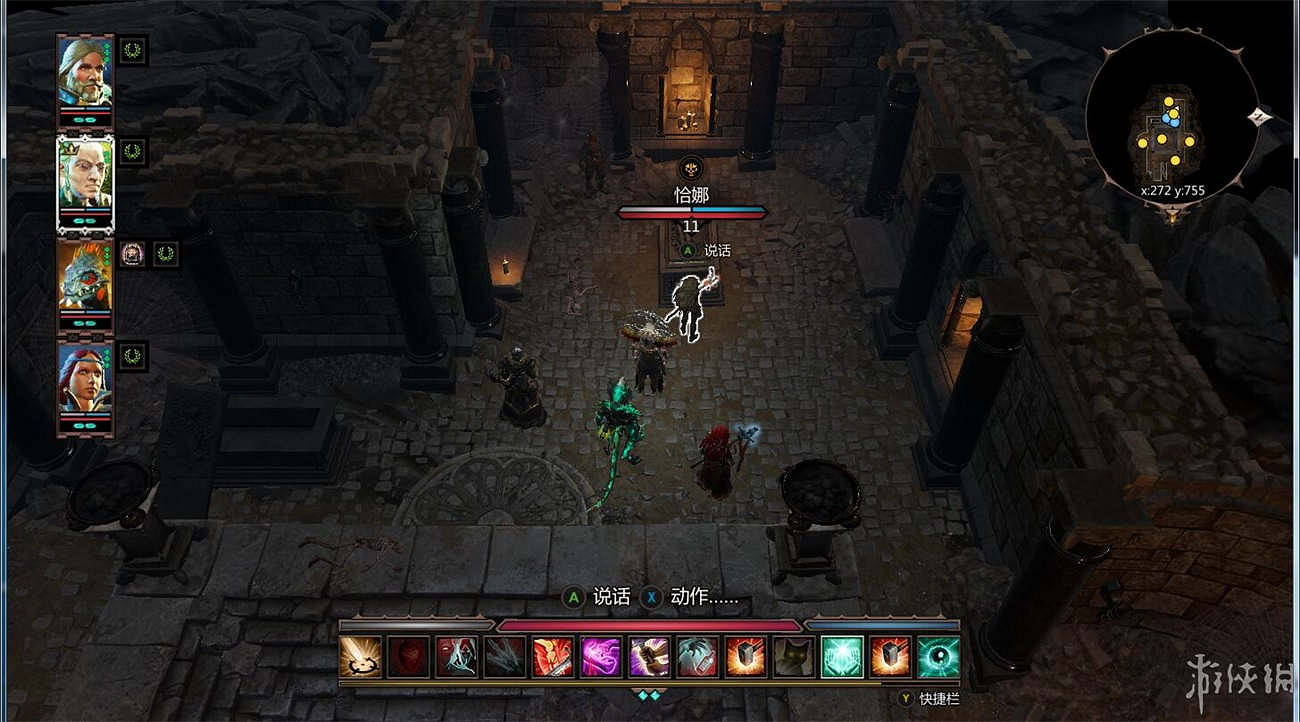This screenshot has width=1300, height=722.
Task: Click the right diamond to switch hotbar page
Action: coord(656,693)
